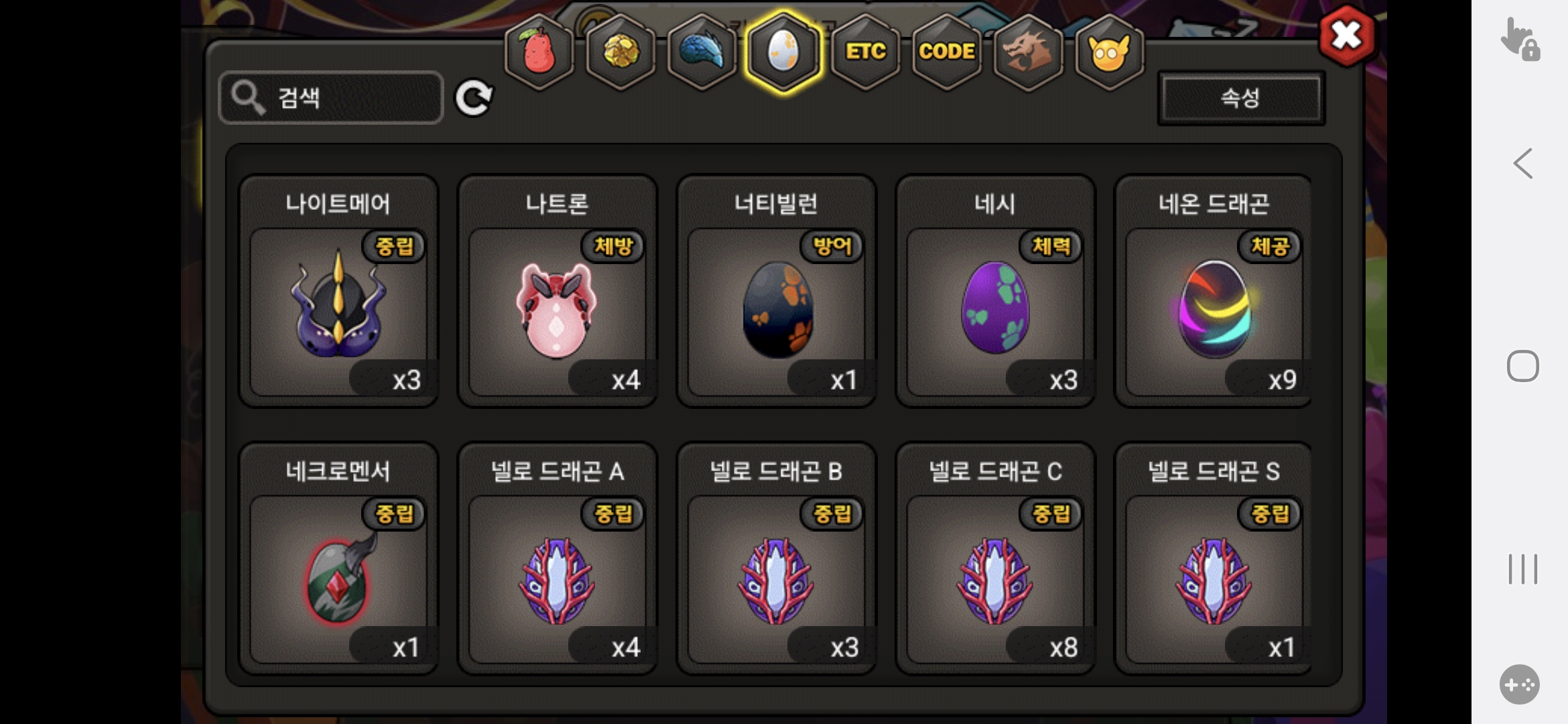Switch to the CODE tab

click(946, 52)
